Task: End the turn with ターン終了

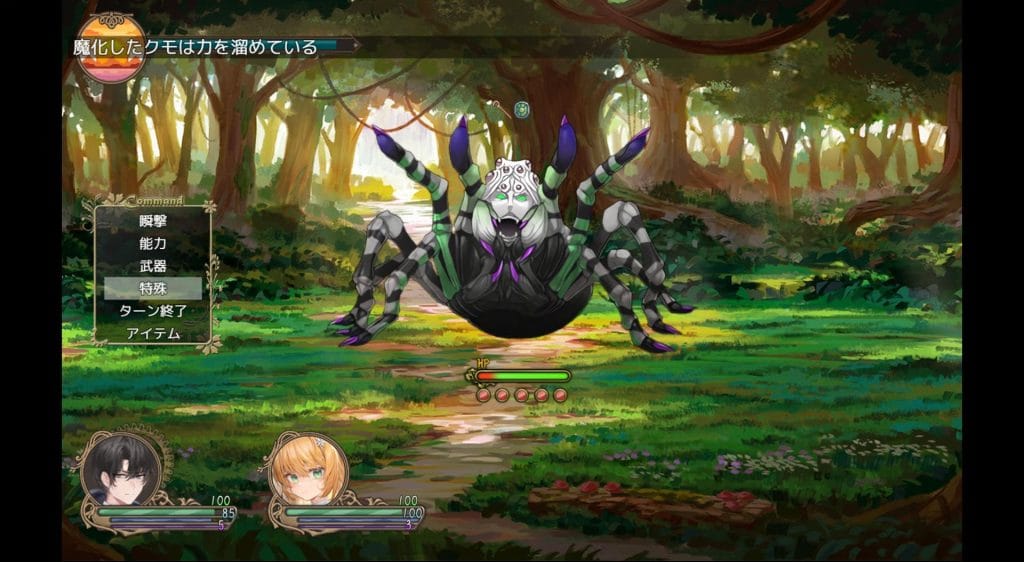Action: pyautogui.click(x=153, y=311)
